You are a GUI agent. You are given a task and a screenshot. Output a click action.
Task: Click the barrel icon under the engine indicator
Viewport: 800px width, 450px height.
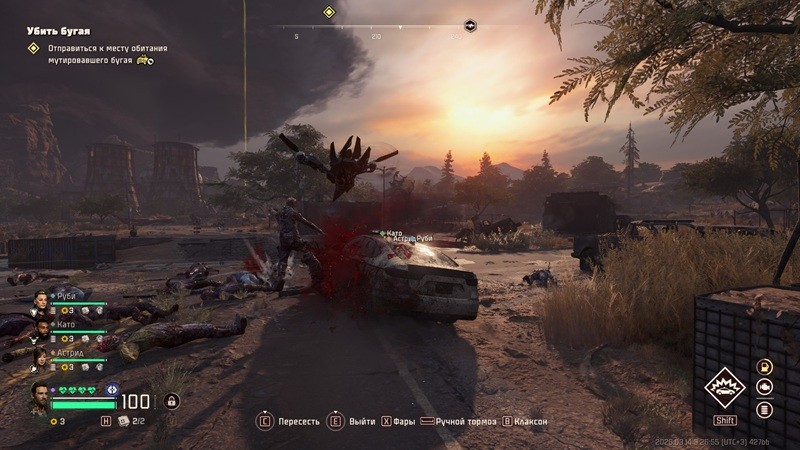click(x=765, y=409)
